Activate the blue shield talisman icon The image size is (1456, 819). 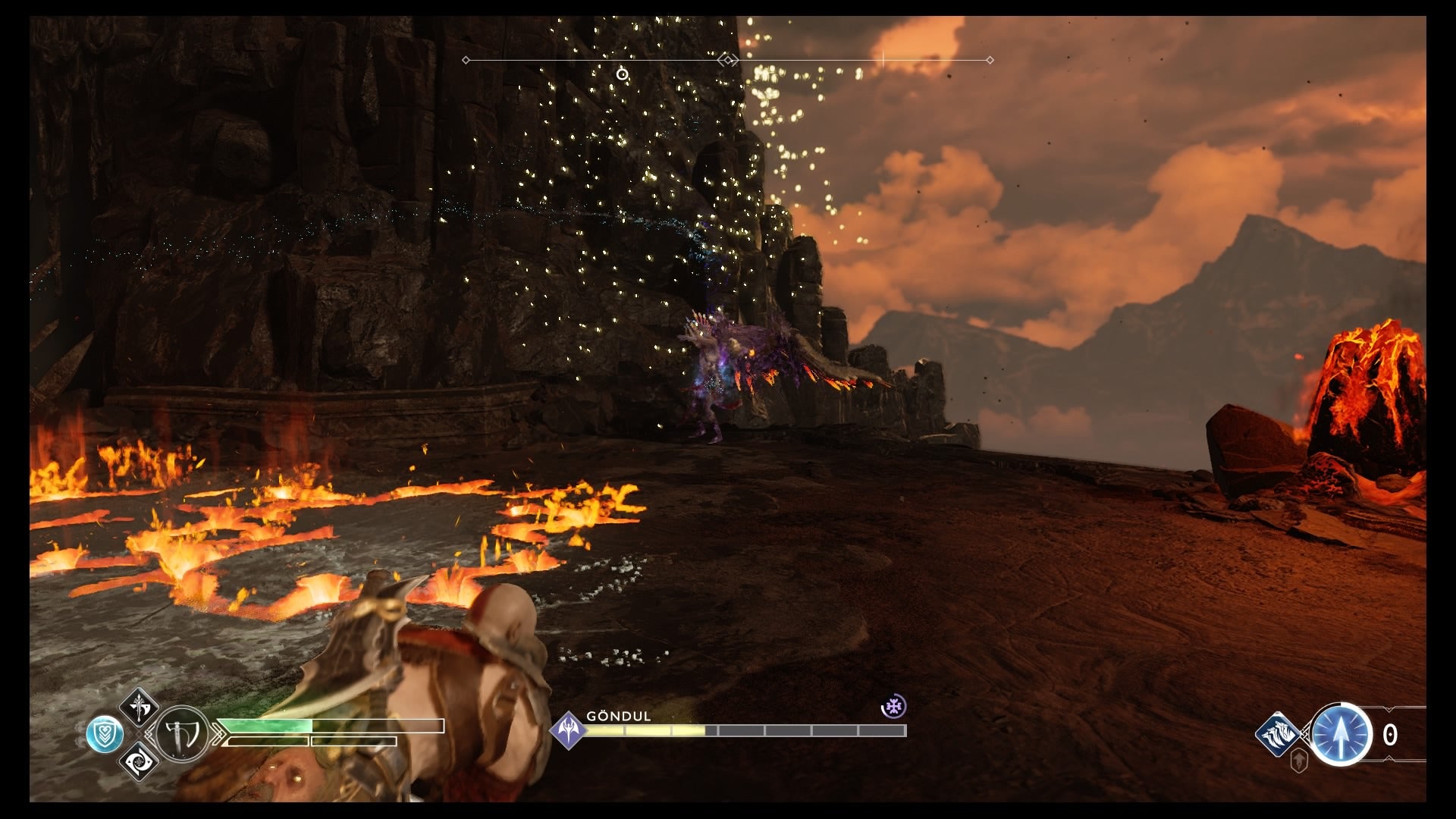[105, 734]
